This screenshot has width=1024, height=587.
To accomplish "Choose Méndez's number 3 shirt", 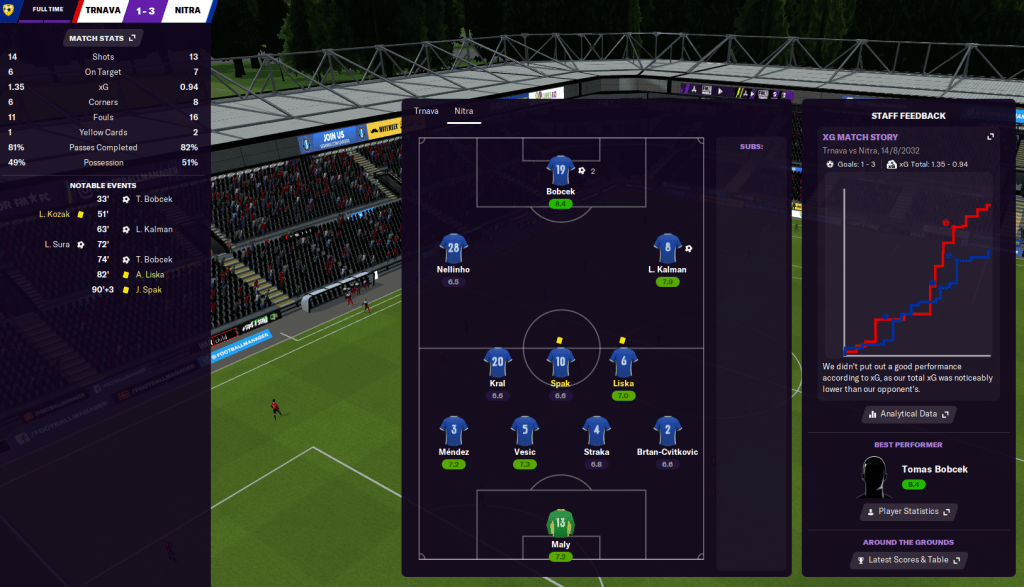I will coord(453,430).
